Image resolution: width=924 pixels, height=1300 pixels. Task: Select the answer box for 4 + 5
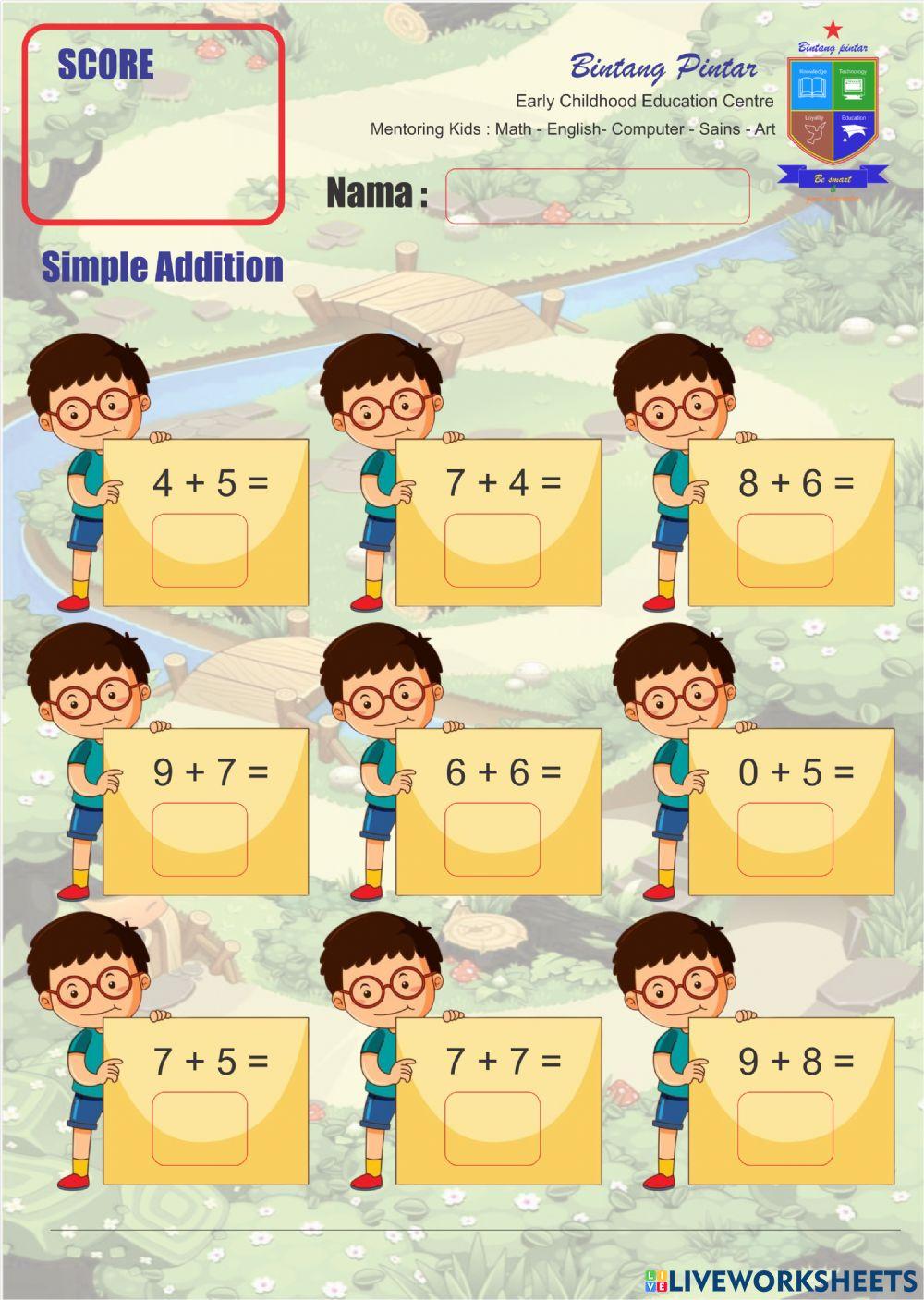point(200,551)
